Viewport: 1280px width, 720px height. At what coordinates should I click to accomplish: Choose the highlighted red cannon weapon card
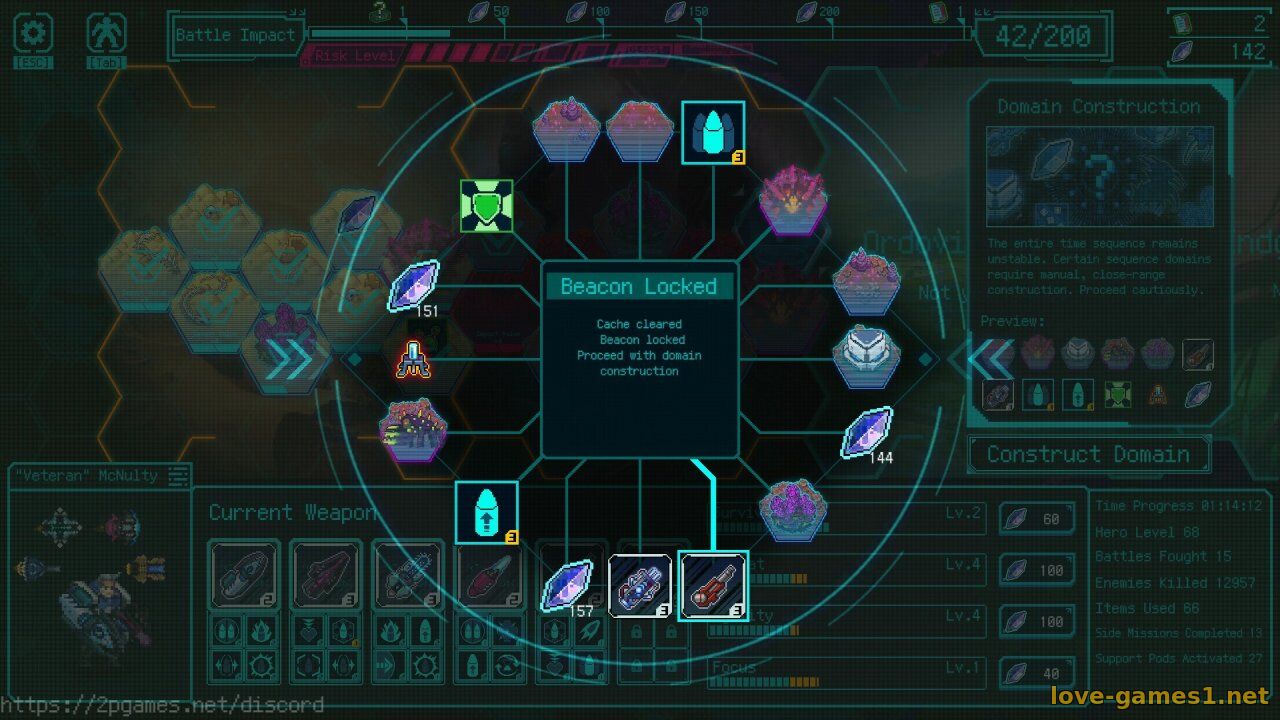point(712,585)
